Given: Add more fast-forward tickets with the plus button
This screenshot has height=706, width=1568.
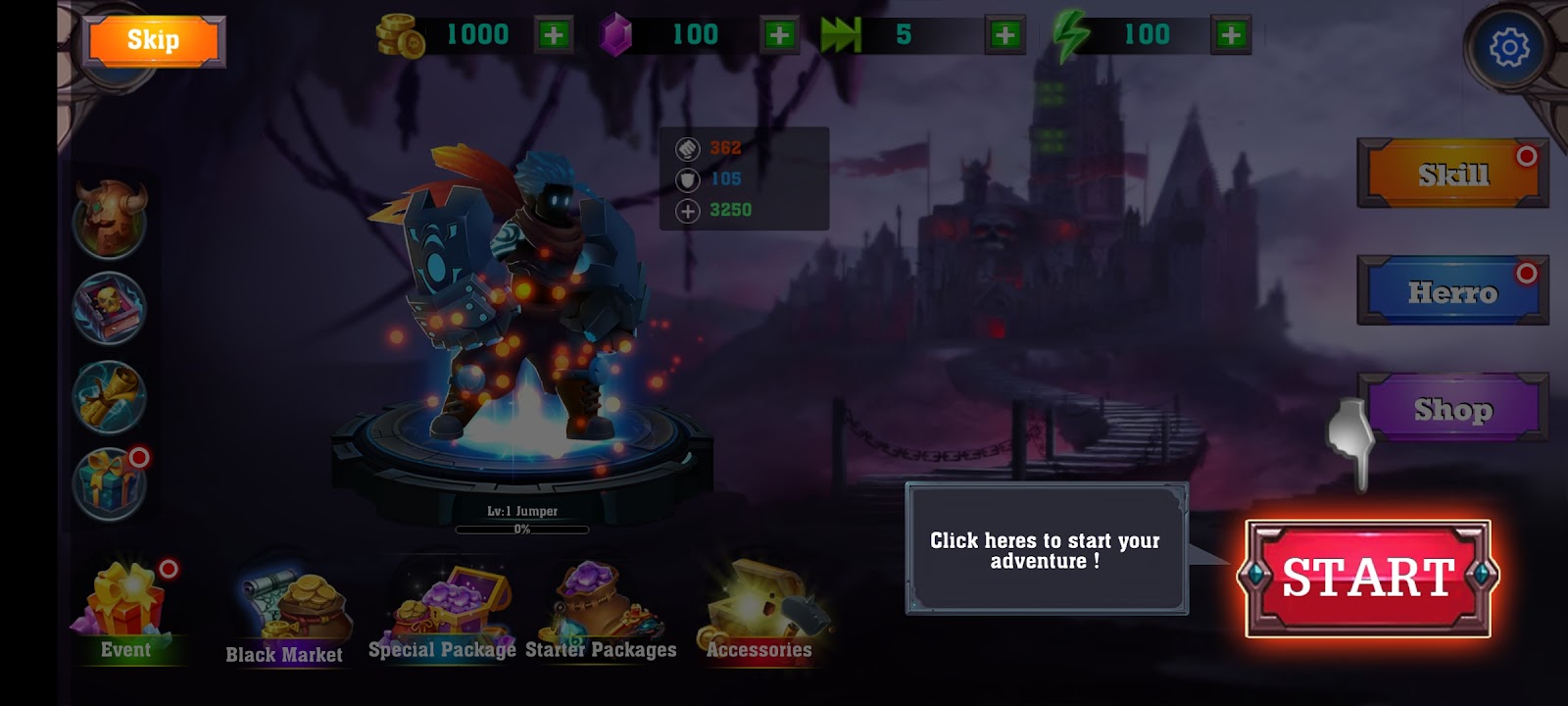Looking at the screenshot, I should click(x=1004, y=35).
